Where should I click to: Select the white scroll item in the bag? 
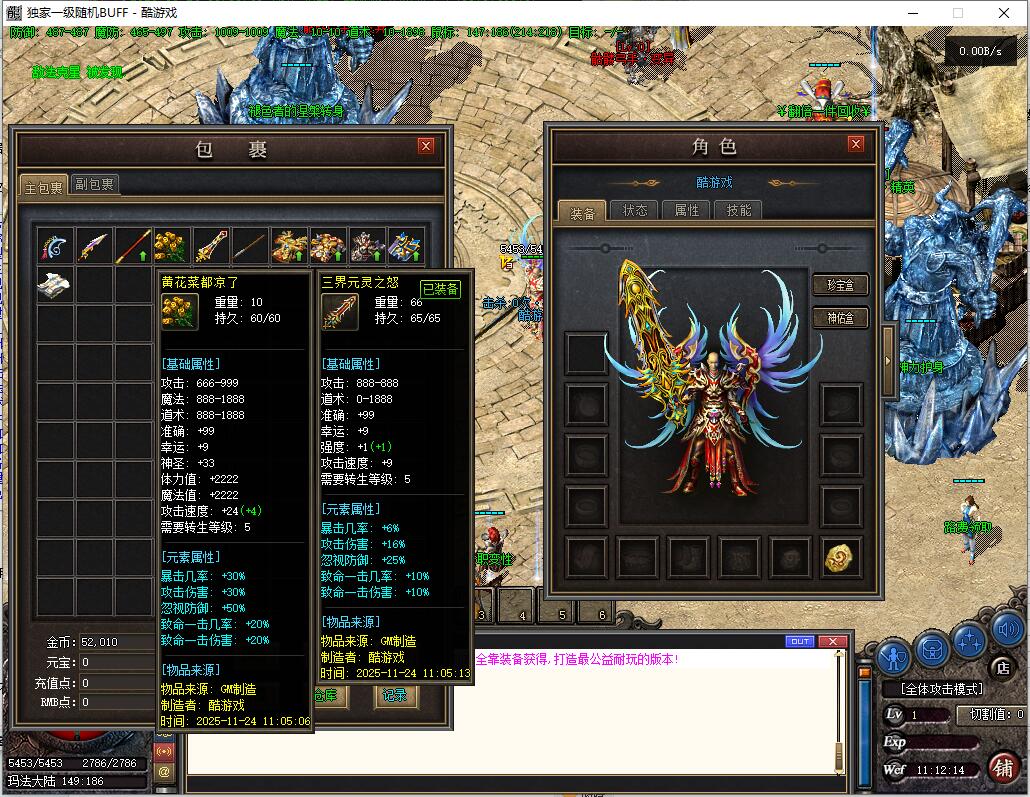pos(55,284)
